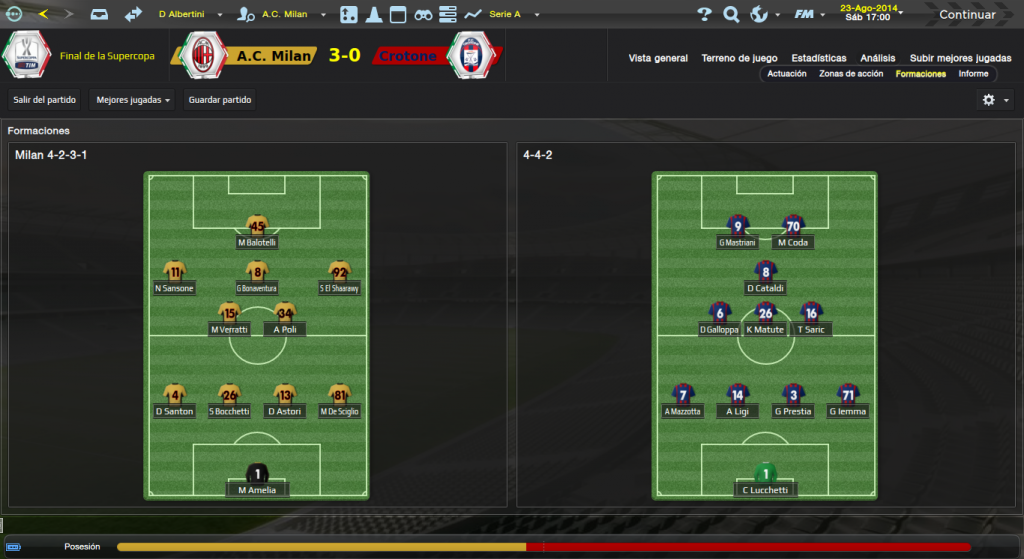This screenshot has height=559, width=1024.
Task: Open the Zonas de acción sub-tab
Action: point(850,74)
